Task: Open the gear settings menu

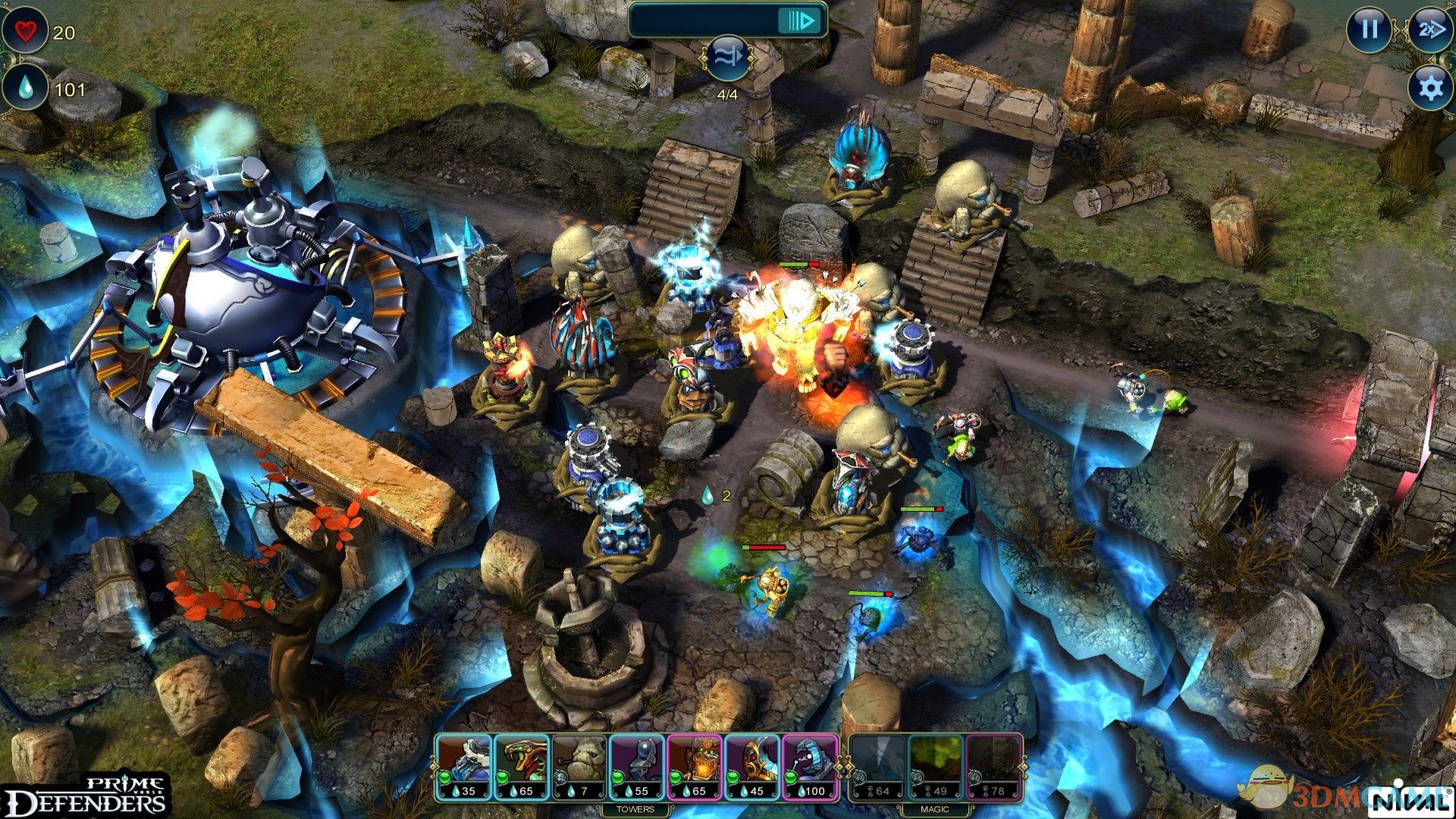Action: click(1429, 88)
